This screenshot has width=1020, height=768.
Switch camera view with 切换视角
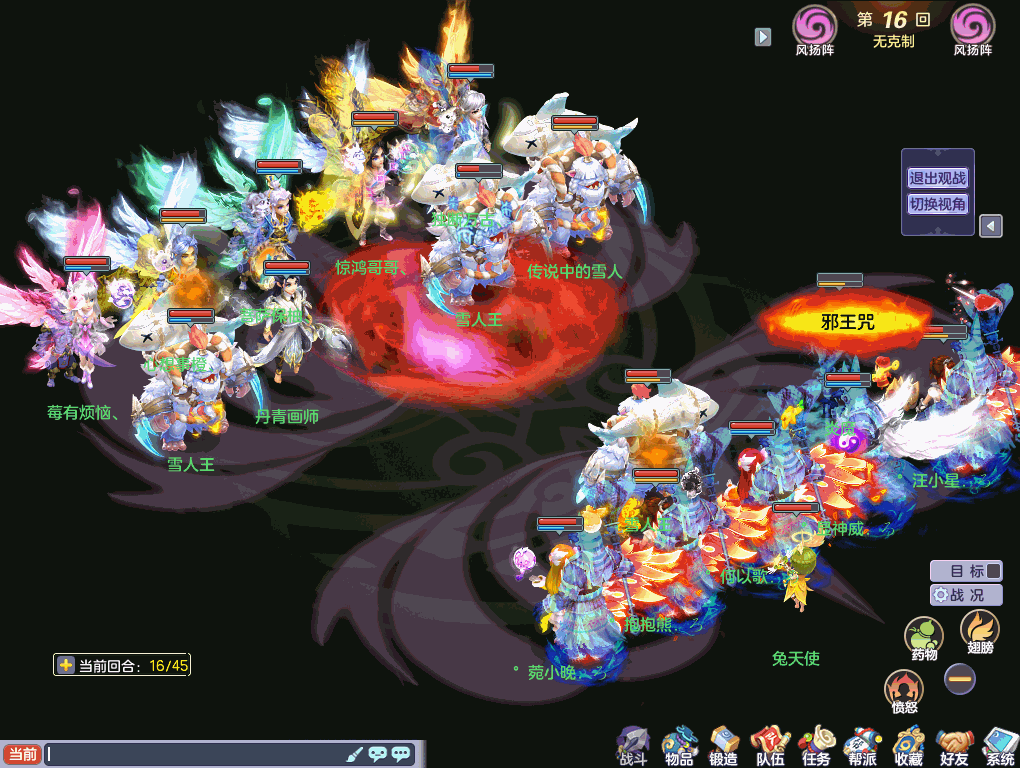(x=937, y=204)
